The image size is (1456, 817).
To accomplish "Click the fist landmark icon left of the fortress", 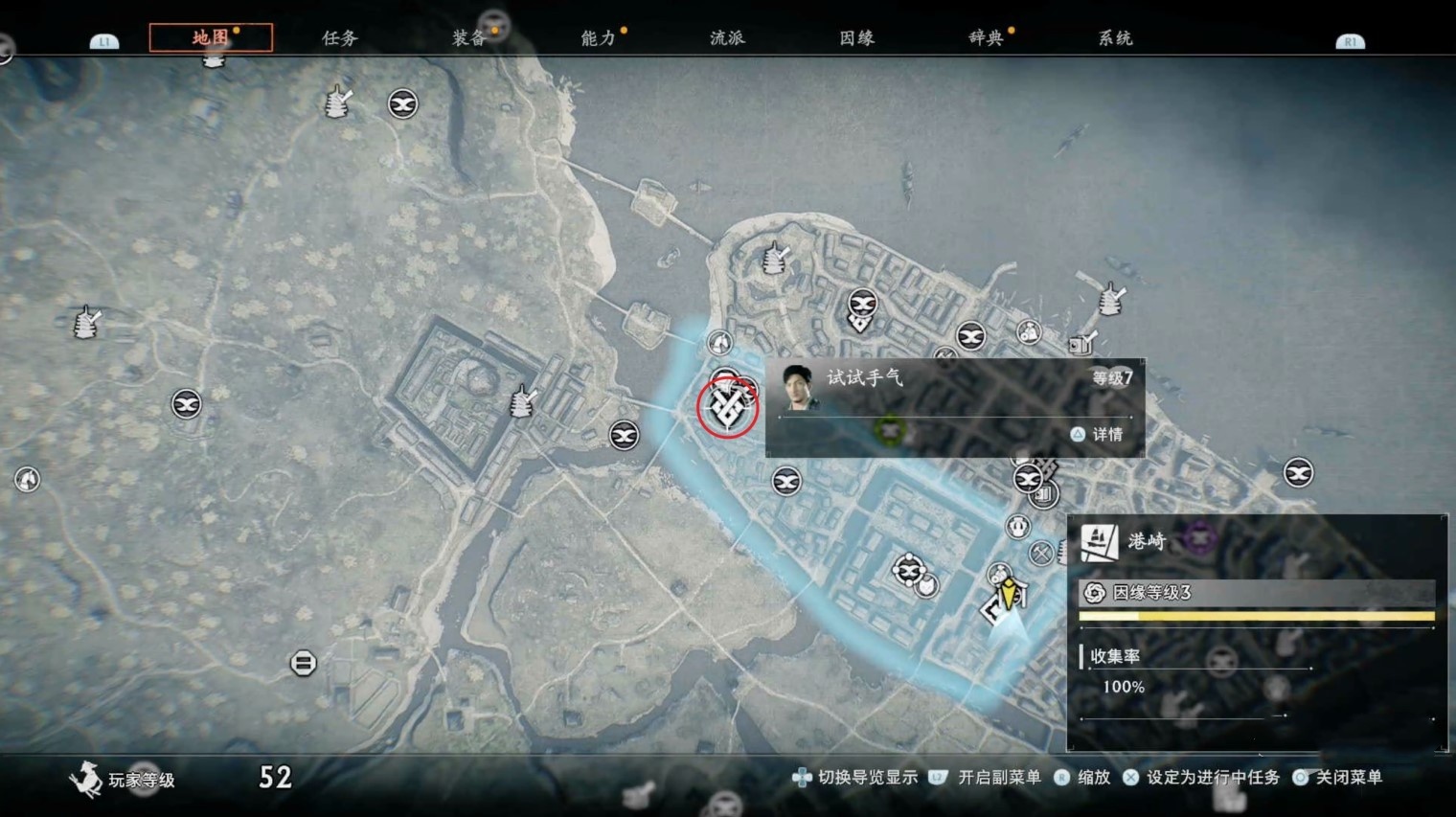I will (86, 323).
